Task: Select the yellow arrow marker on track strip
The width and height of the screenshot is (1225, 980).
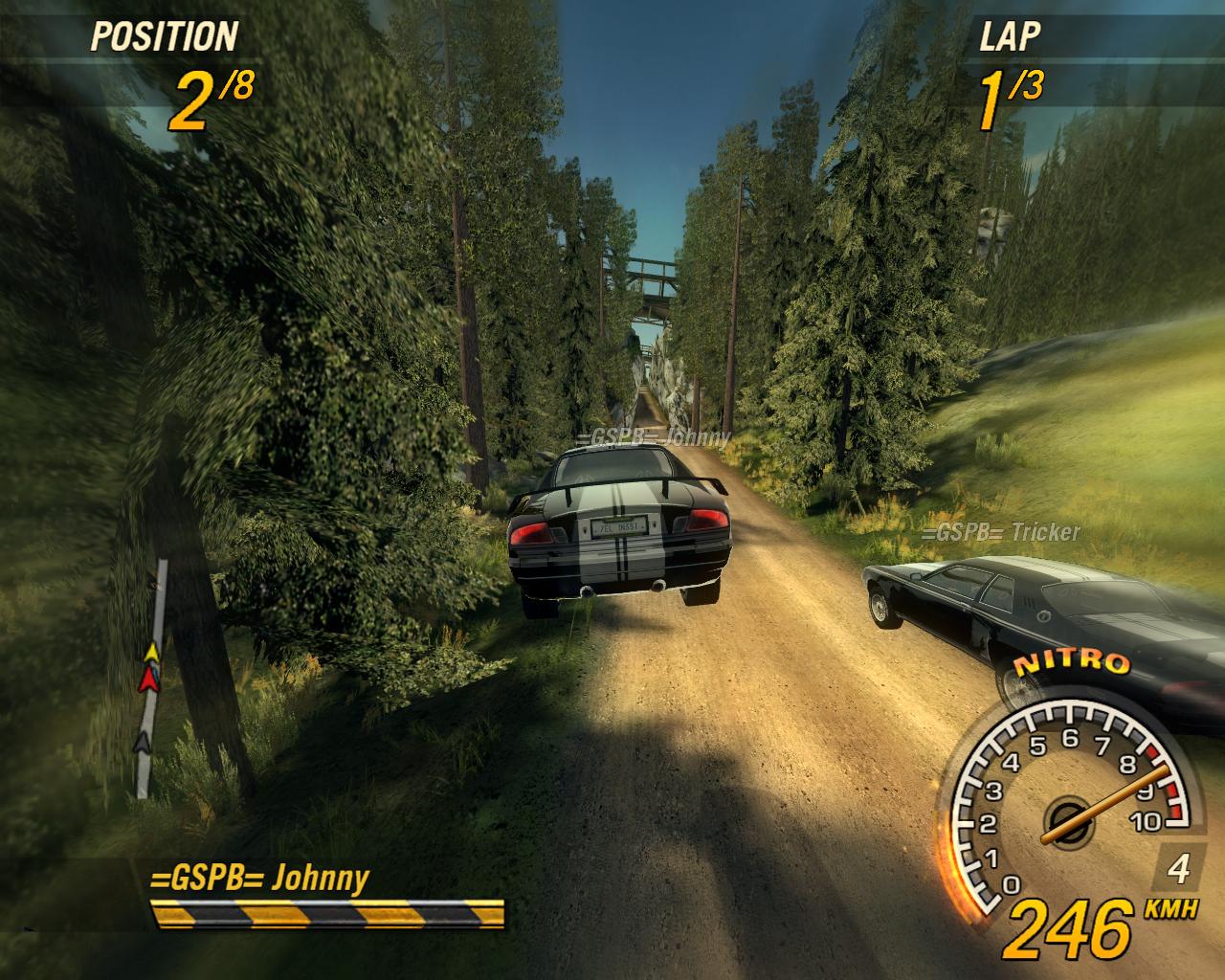Action: (150, 654)
